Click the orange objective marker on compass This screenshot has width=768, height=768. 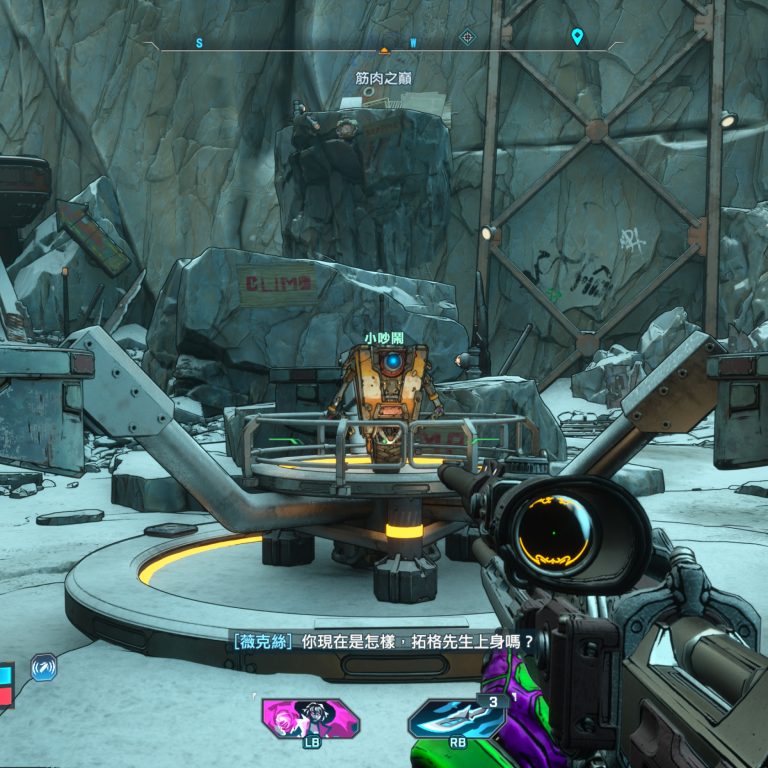[383, 47]
